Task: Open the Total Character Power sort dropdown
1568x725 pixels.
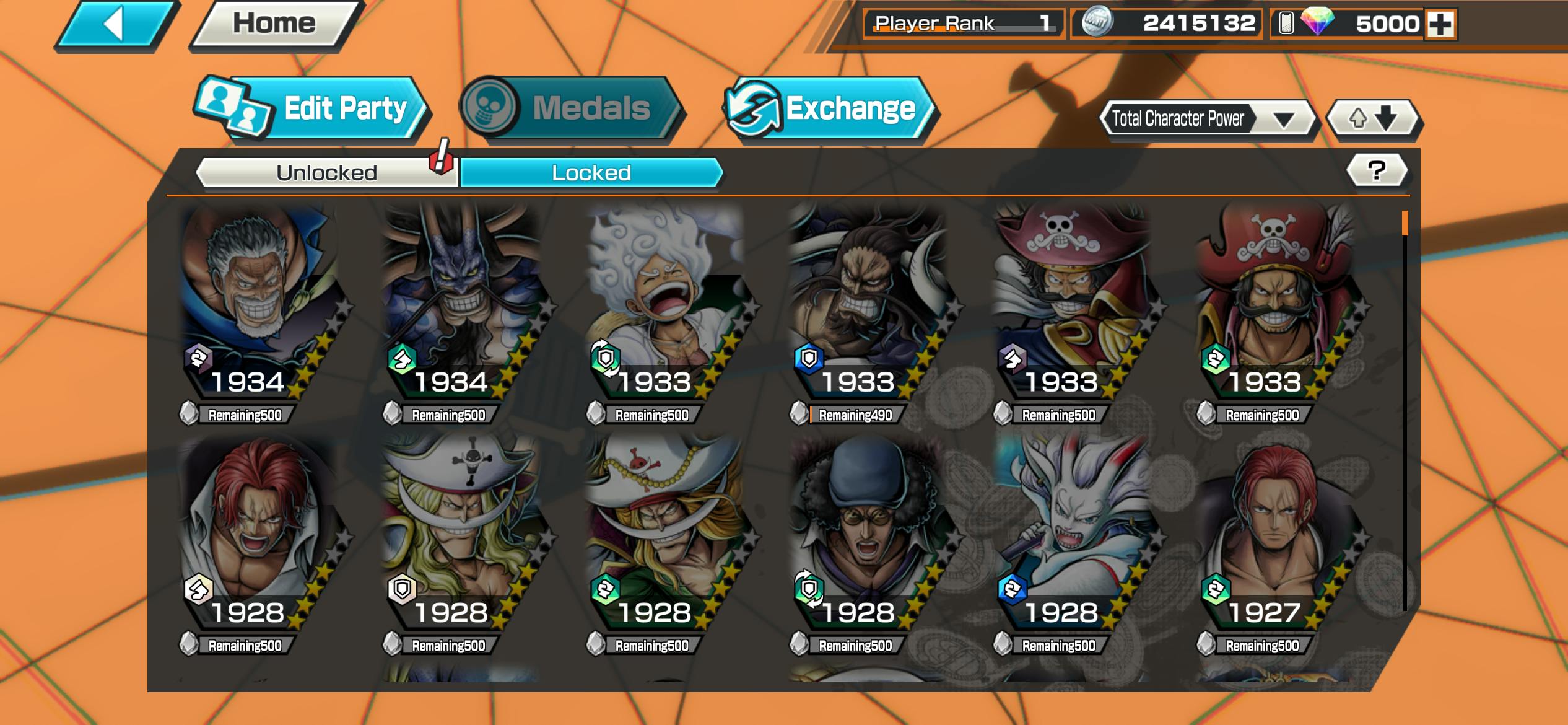Action: point(1208,118)
